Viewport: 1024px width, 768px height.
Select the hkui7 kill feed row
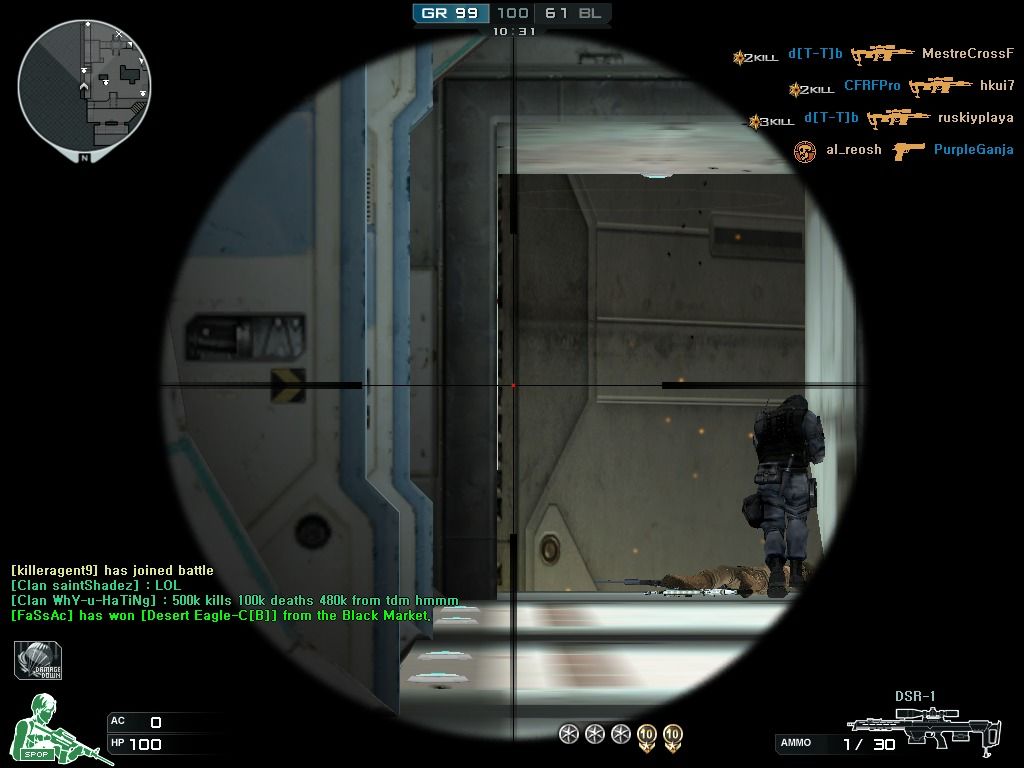click(x=901, y=87)
